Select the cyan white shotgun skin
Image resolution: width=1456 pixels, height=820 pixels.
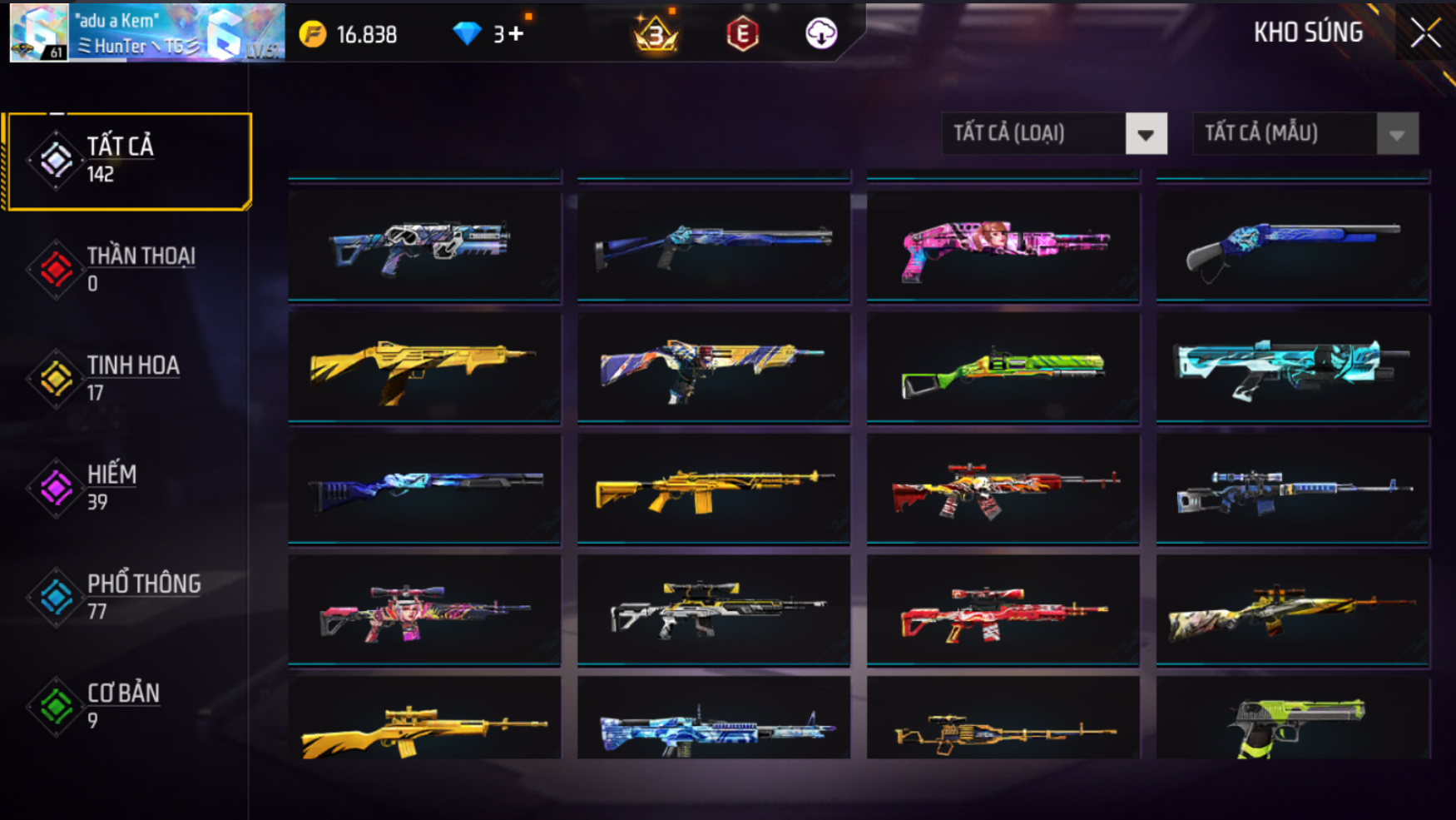pyautogui.click(x=1292, y=368)
